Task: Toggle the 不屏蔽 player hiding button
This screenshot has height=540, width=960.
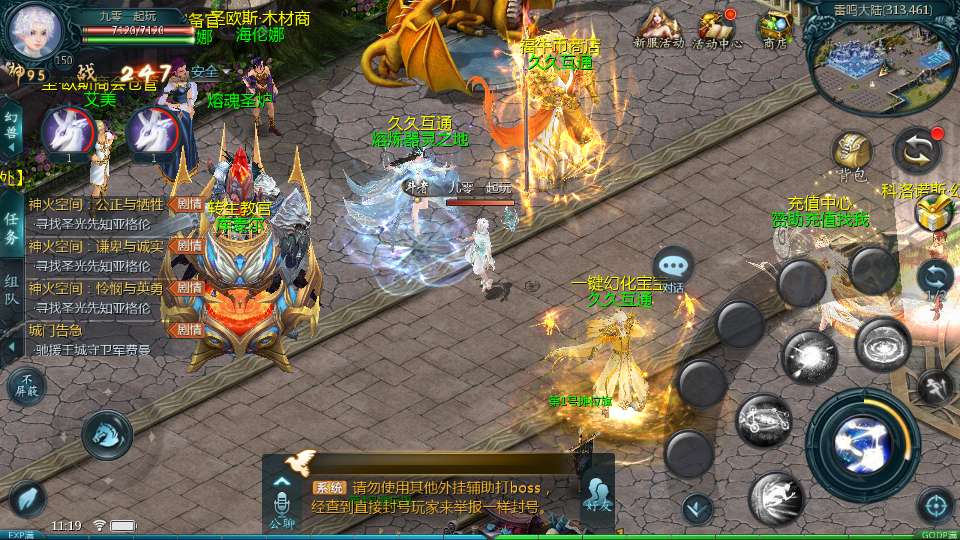Action: click(x=26, y=385)
